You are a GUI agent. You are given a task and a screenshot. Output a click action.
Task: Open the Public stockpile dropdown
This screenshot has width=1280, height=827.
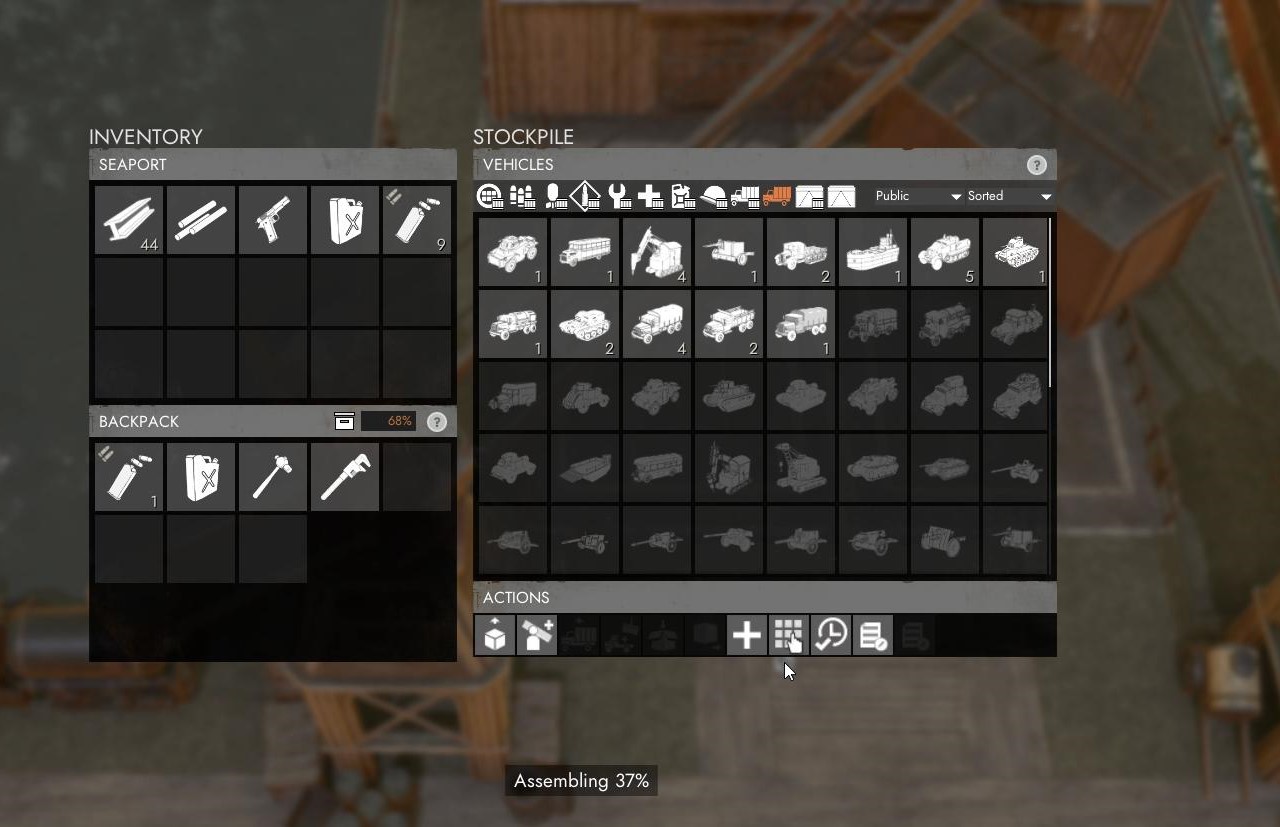tap(917, 196)
